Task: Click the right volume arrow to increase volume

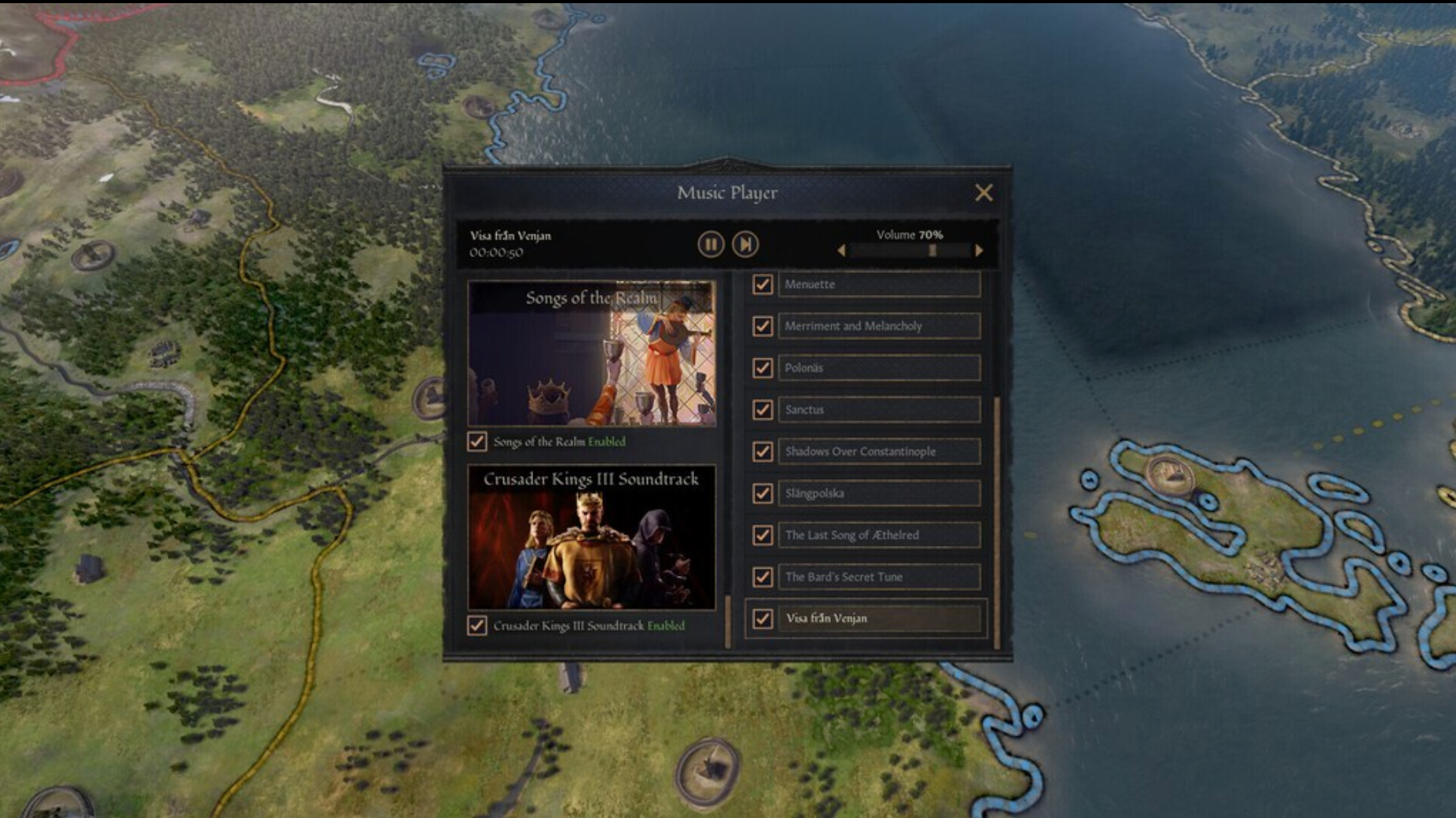Action: [x=979, y=250]
